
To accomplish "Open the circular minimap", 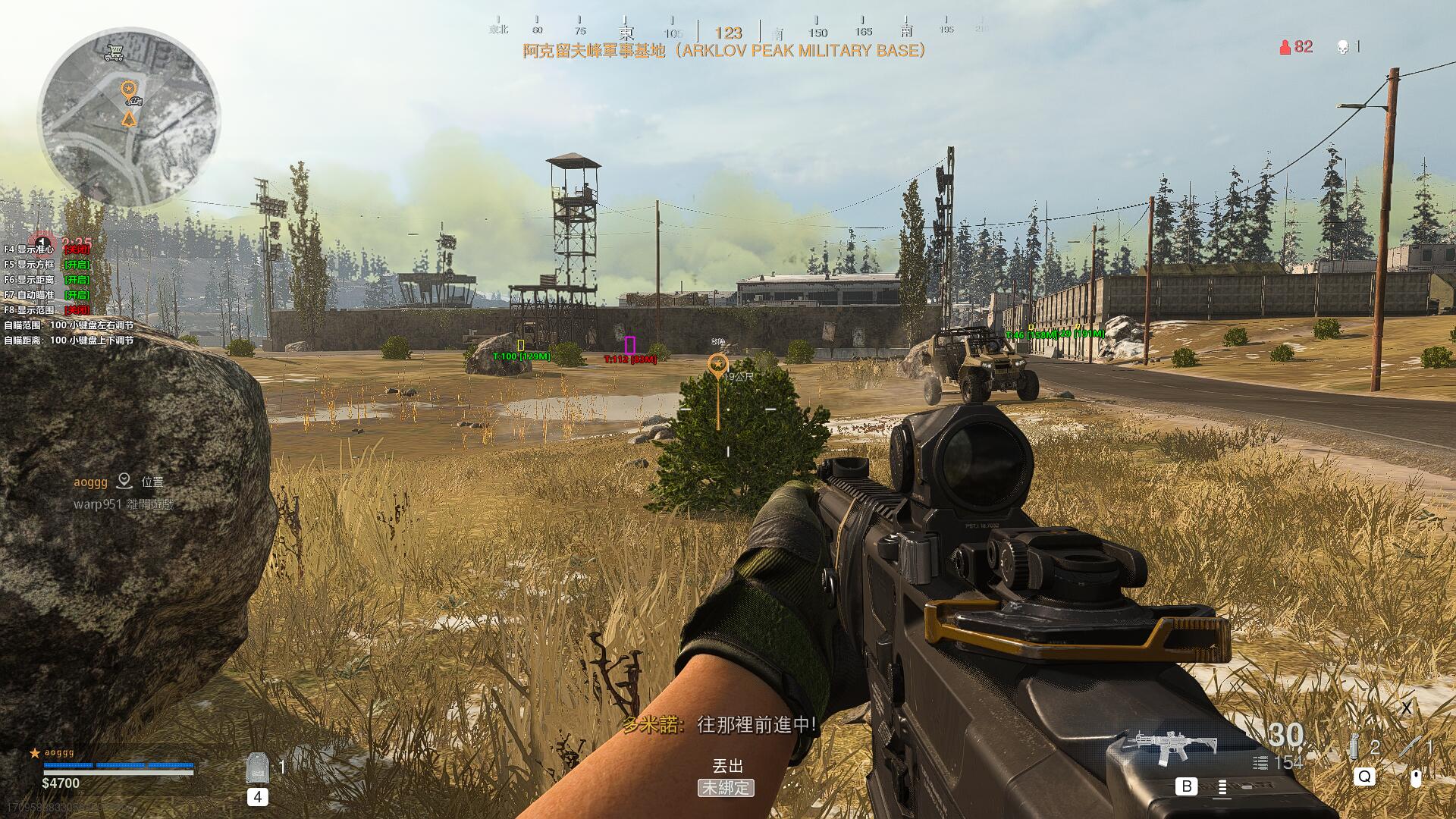I will (129, 118).
